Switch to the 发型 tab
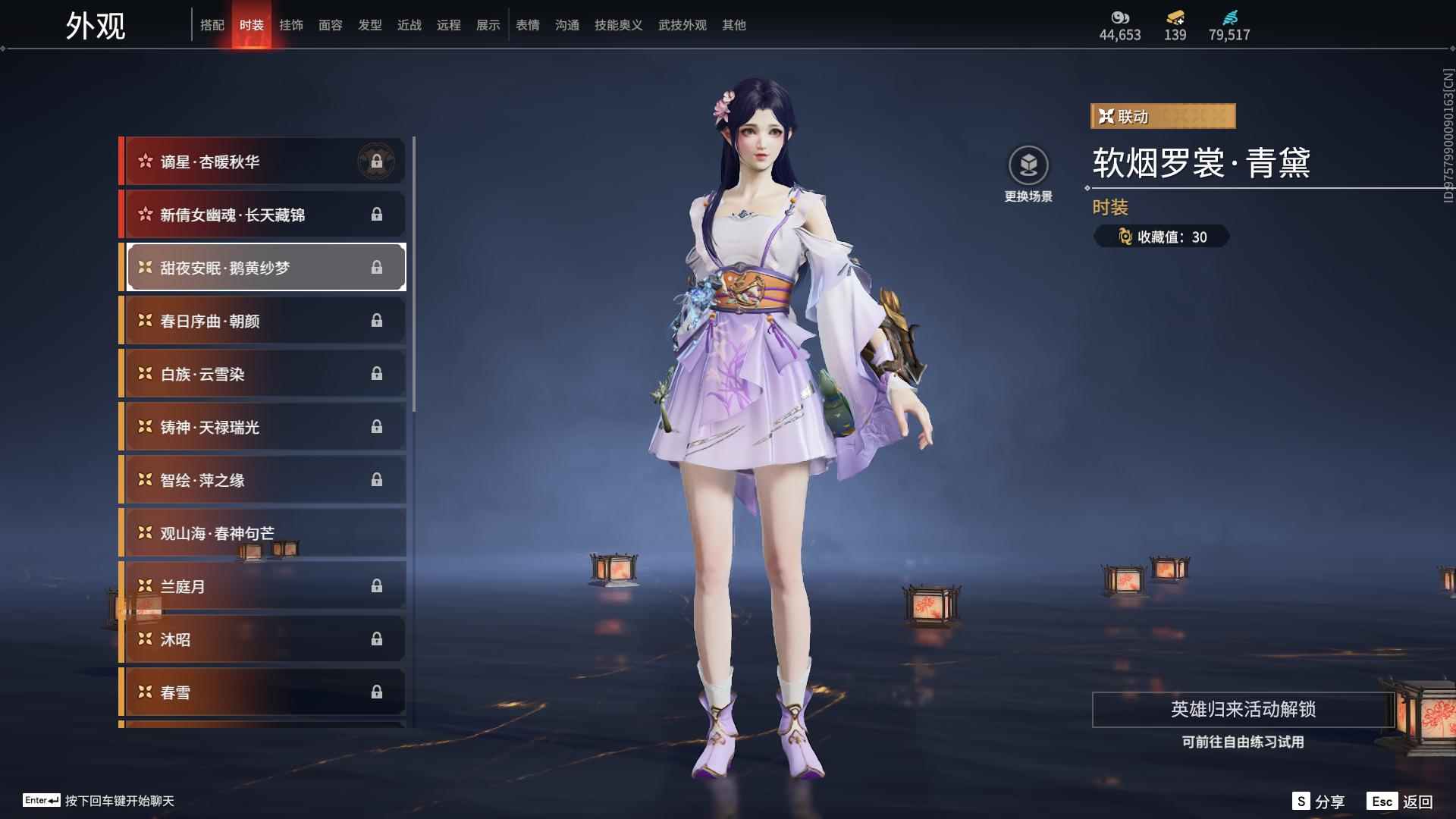The image size is (1456, 819). 370,25
